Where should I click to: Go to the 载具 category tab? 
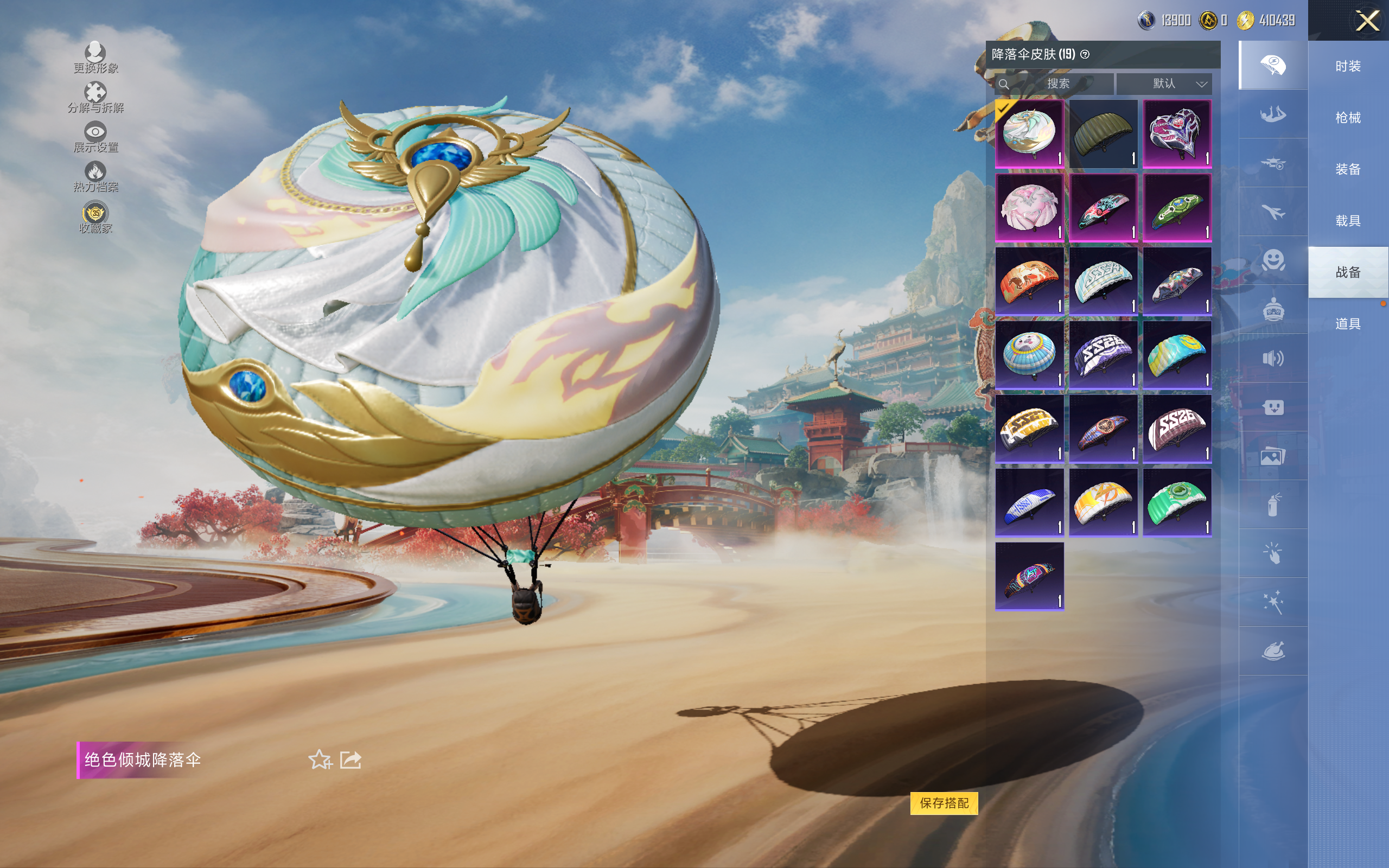[1348, 221]
